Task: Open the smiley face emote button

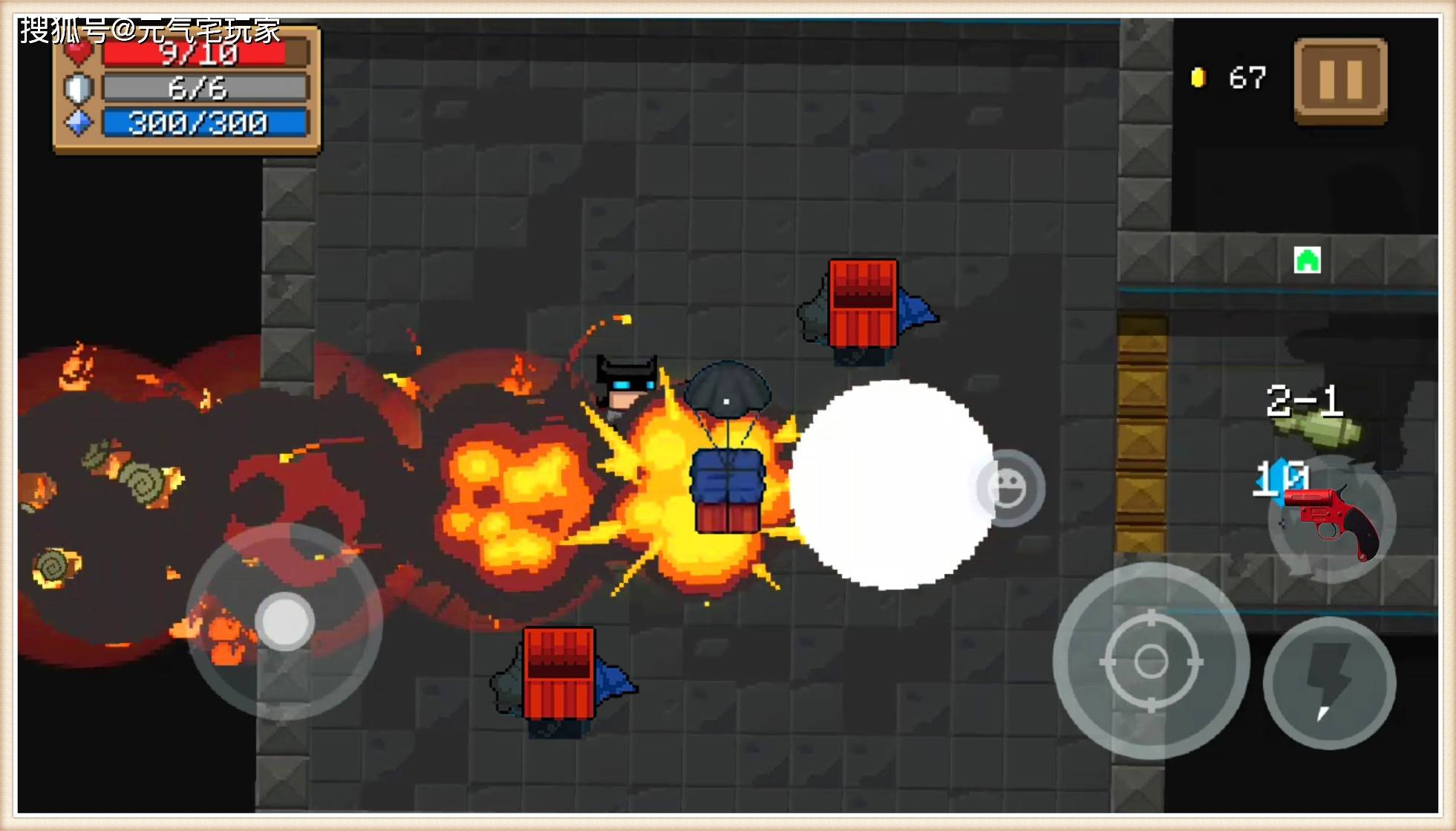Action: [x=1008, y=489]
